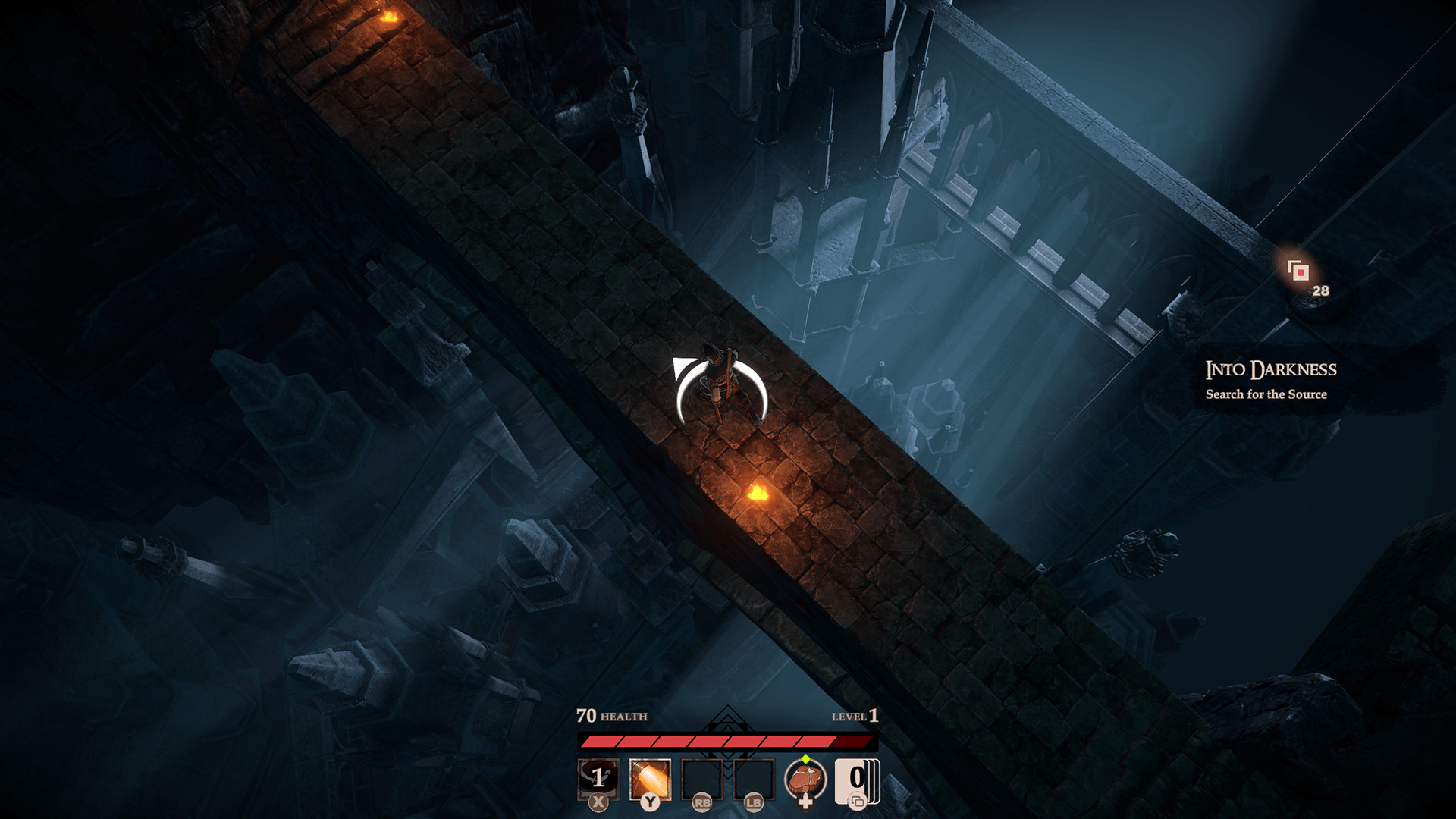Select the Search for the Source objective
Viewport: 1456px width, 819px height.
[x=1268, y=394]
